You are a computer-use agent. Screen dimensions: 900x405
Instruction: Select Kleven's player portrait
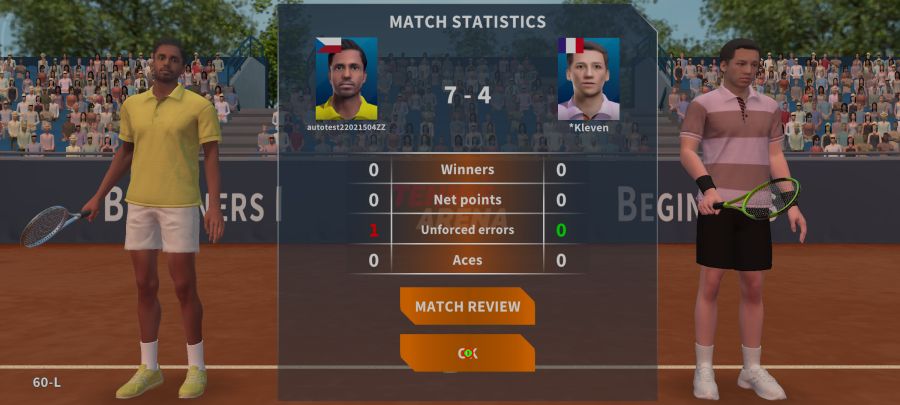pos(588,78)
